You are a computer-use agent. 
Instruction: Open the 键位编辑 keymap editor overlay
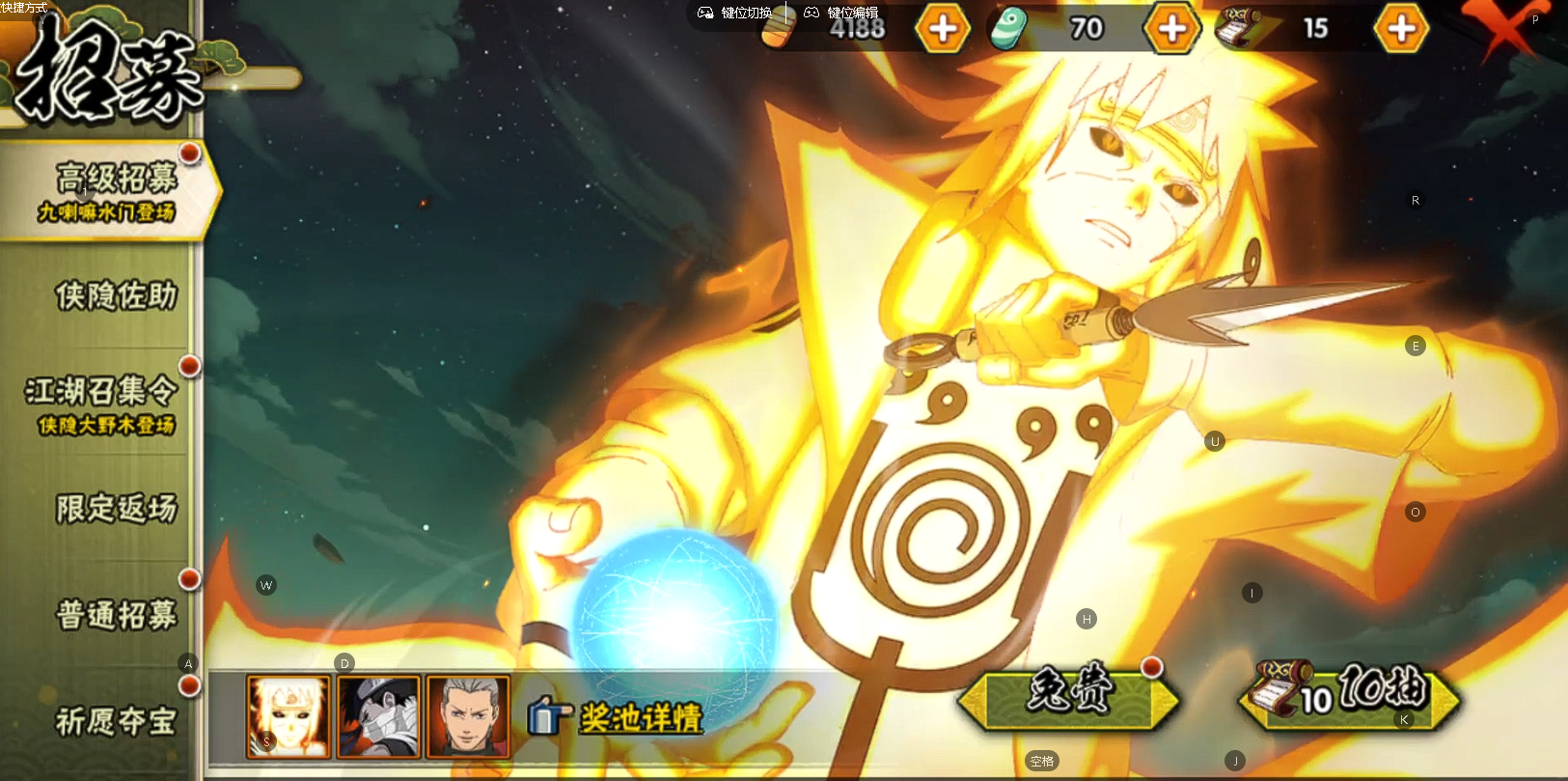tap(841, 13)
